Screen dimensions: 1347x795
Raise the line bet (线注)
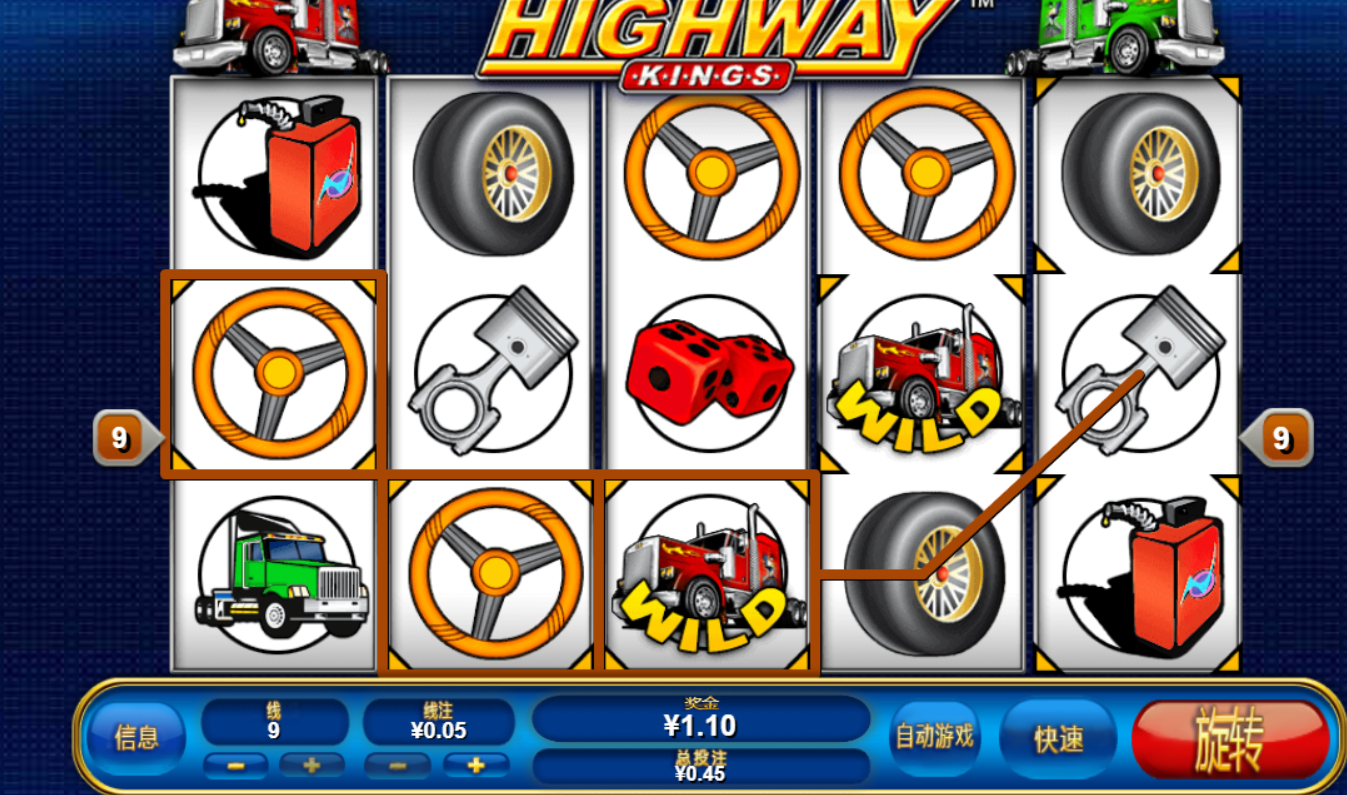[x=476, y=766]
